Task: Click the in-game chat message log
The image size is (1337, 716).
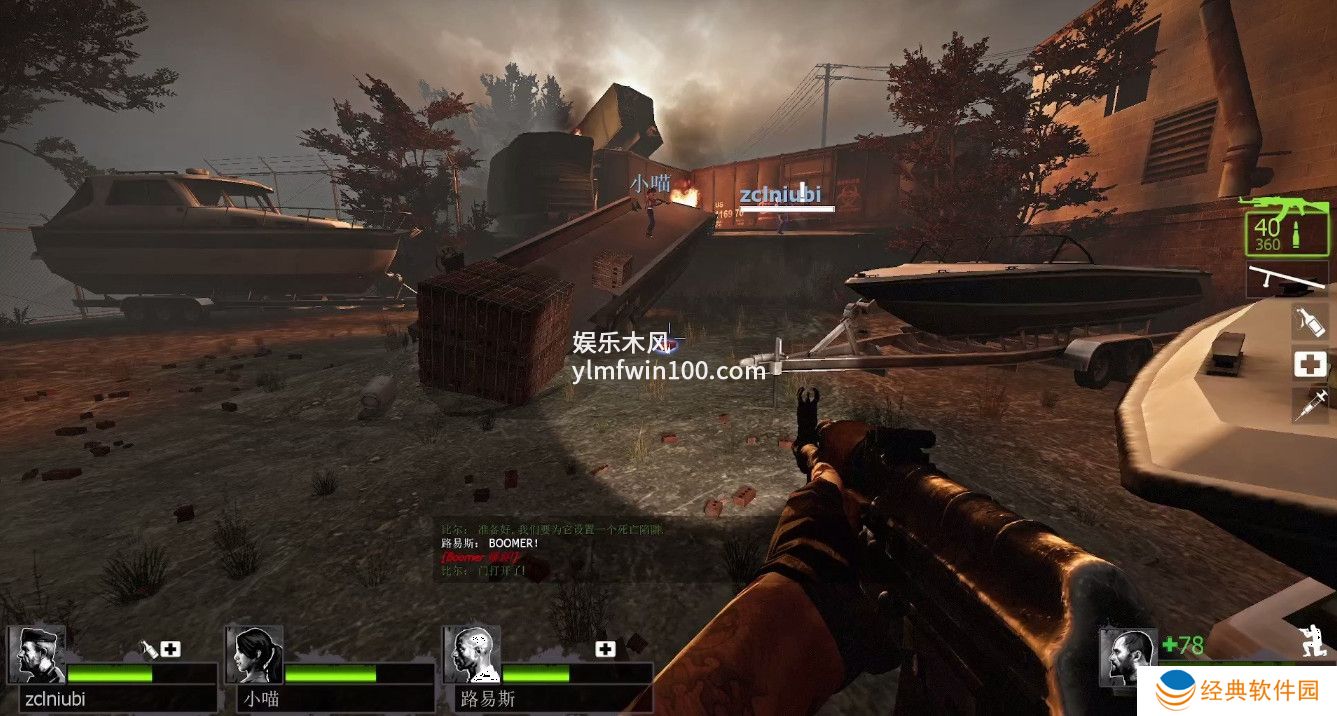Action: [x=552, y=550]
